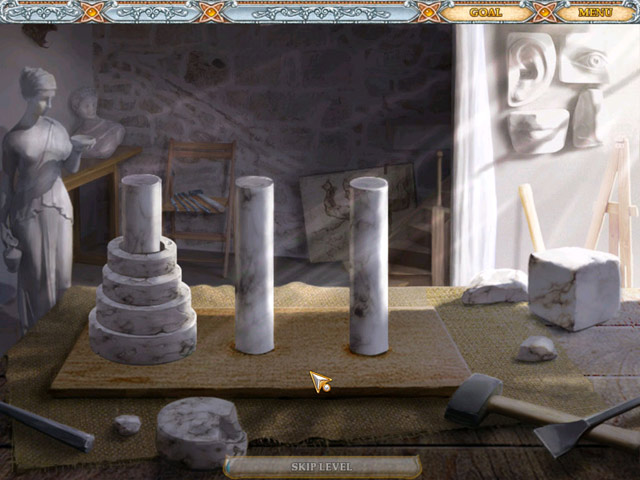The image size is (640, 480).
Task: Open the game Menu
Action: 595,13
